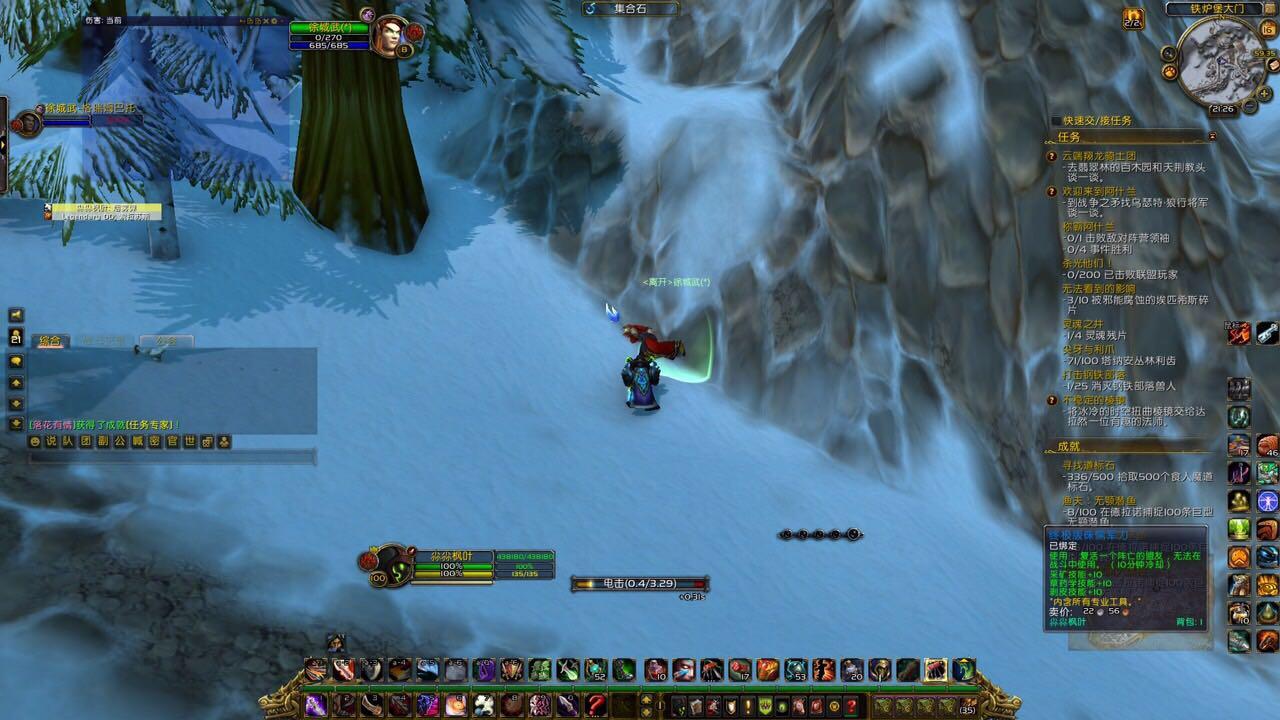Image resolution: width=1280 pixels, height=720 pixels.
Task: Collapse the 任务 quest tracker header
Action: coord(1212,136)
